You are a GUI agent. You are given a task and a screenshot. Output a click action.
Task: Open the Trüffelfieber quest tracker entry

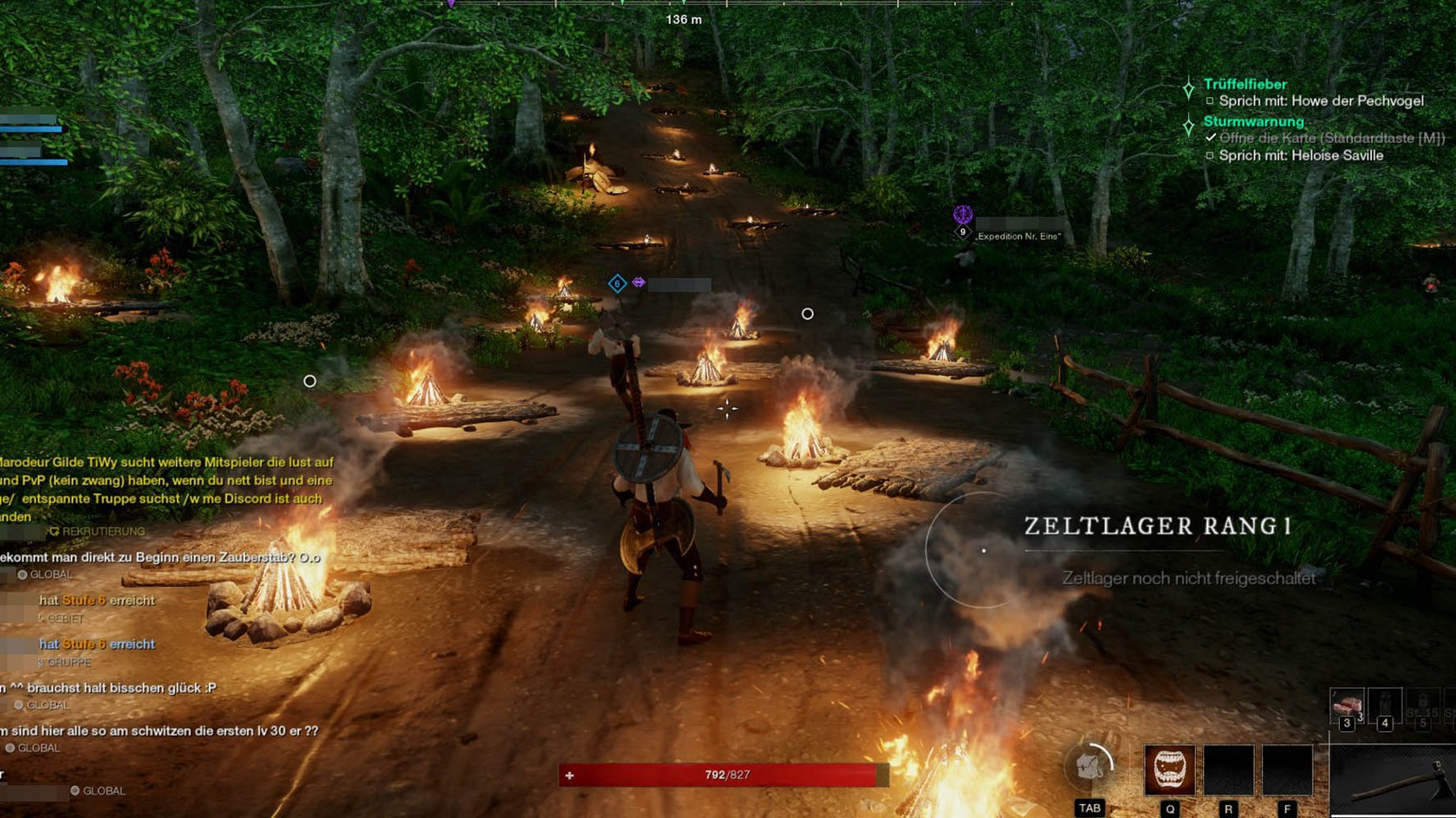tap(1245, 84)
